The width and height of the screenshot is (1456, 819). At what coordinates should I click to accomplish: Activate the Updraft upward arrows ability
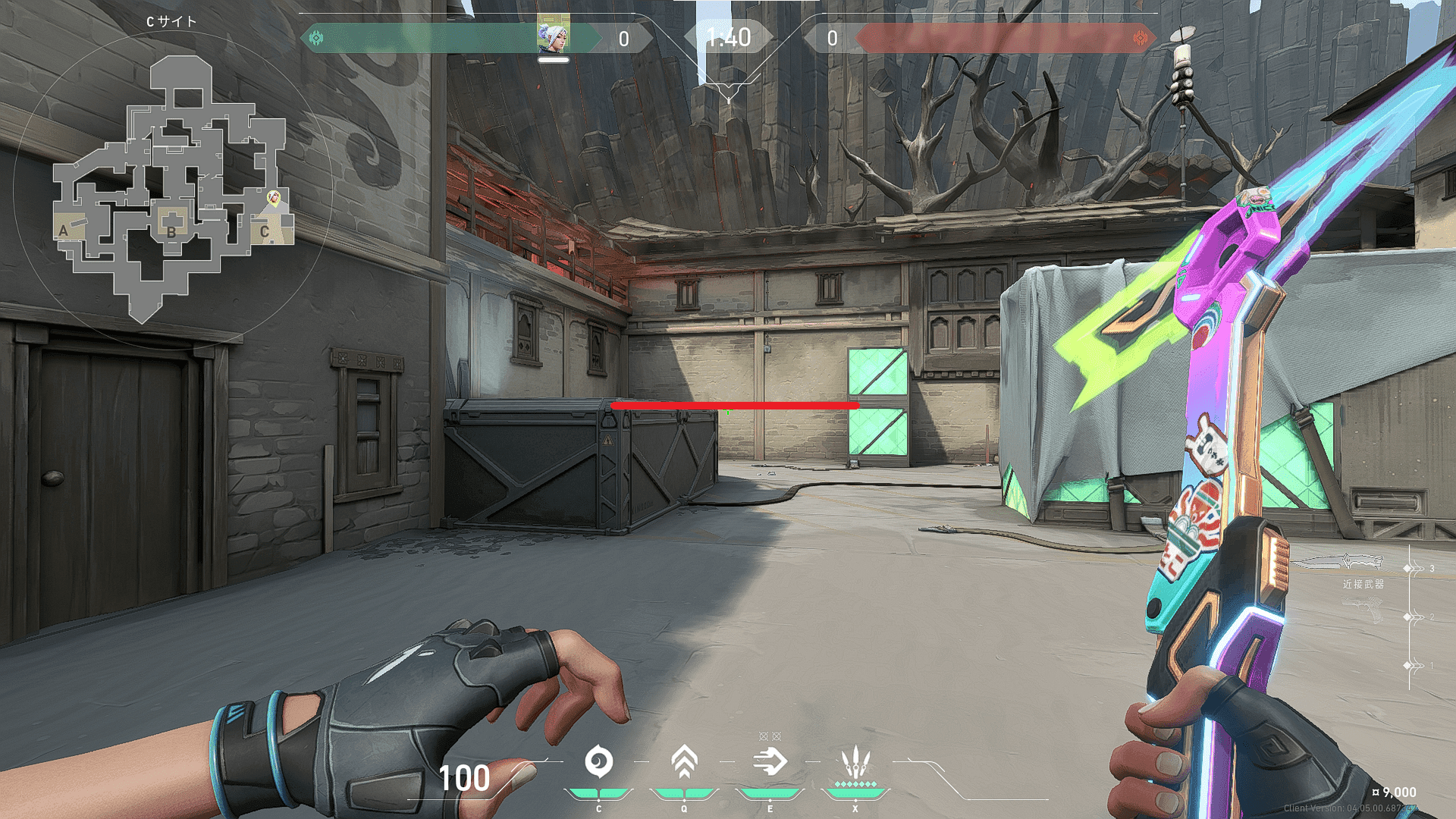click(684, 761)
